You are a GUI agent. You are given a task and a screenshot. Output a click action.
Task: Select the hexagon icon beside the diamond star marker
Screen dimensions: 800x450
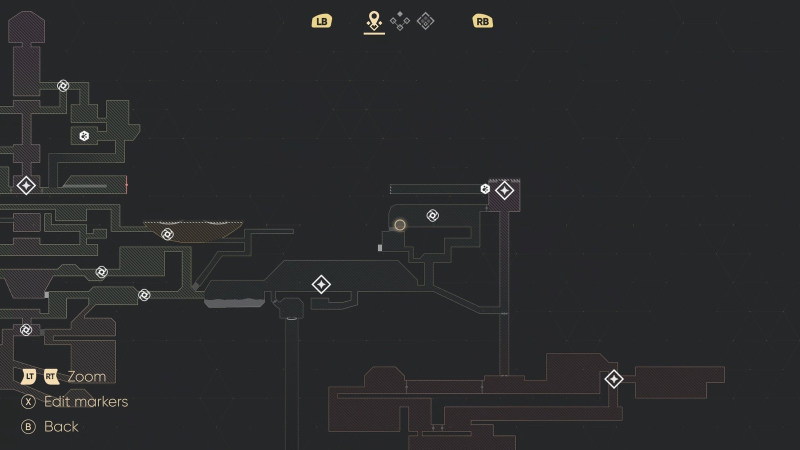[485, 189]
